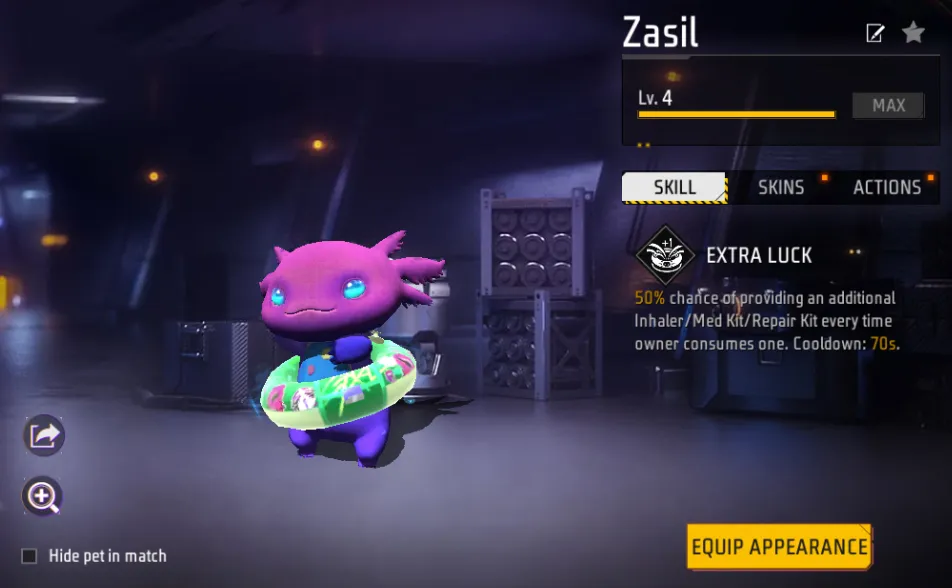Click the rename pencil icon beside Zasil

coord(875,34)
